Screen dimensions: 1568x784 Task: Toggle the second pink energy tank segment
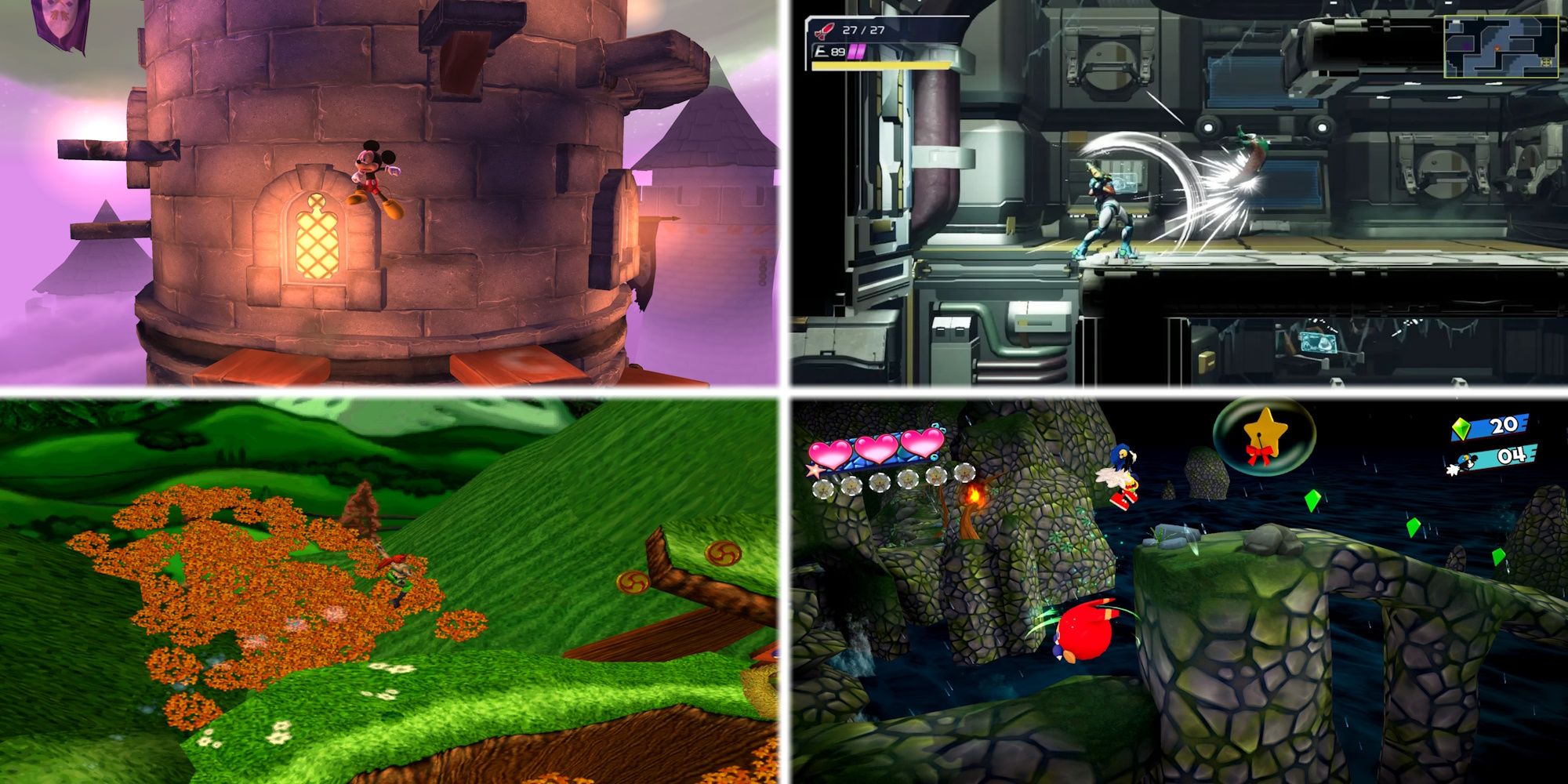[x=859, y=53]
